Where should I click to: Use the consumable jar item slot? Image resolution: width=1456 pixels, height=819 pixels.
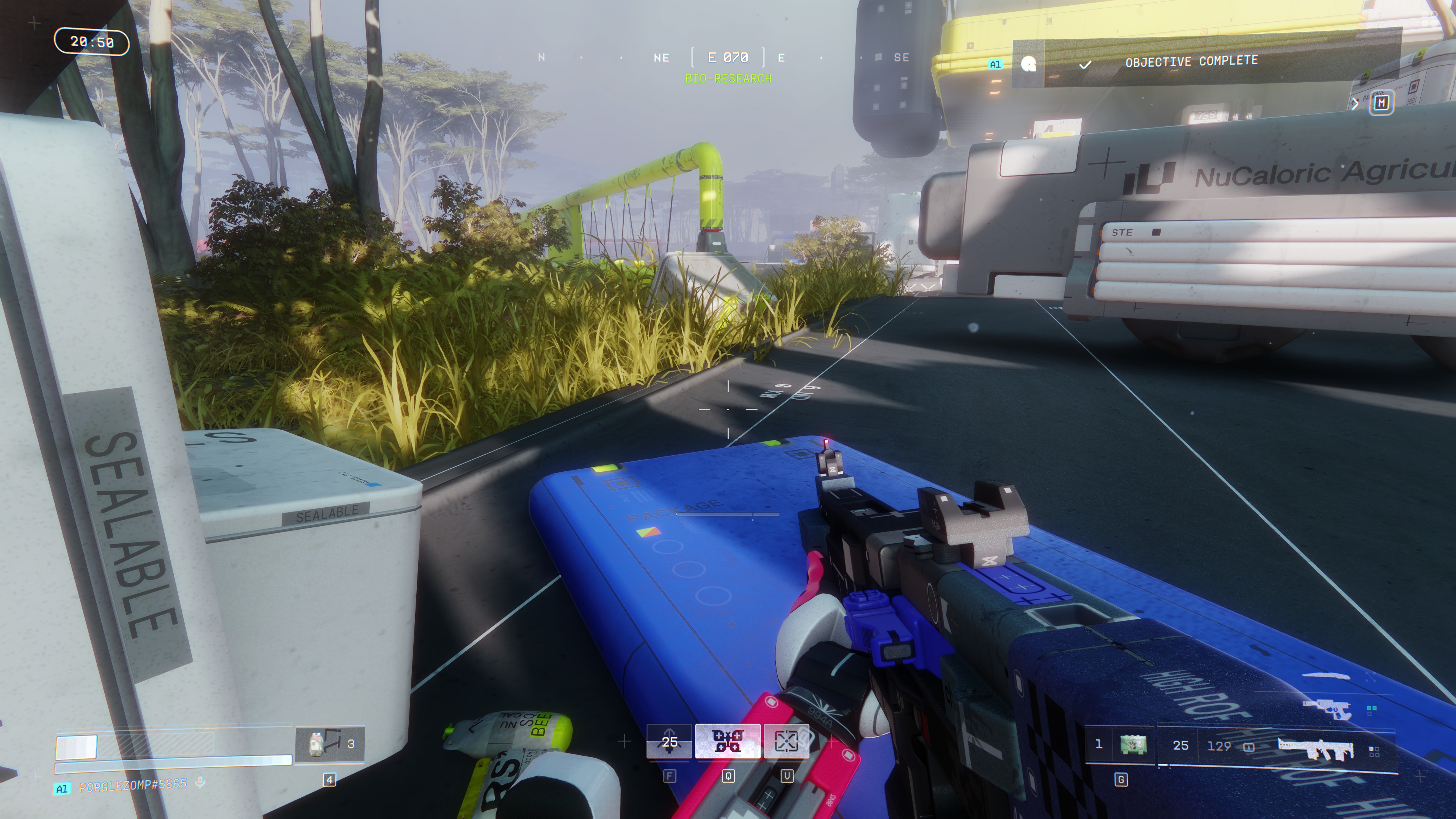(317, 743)
